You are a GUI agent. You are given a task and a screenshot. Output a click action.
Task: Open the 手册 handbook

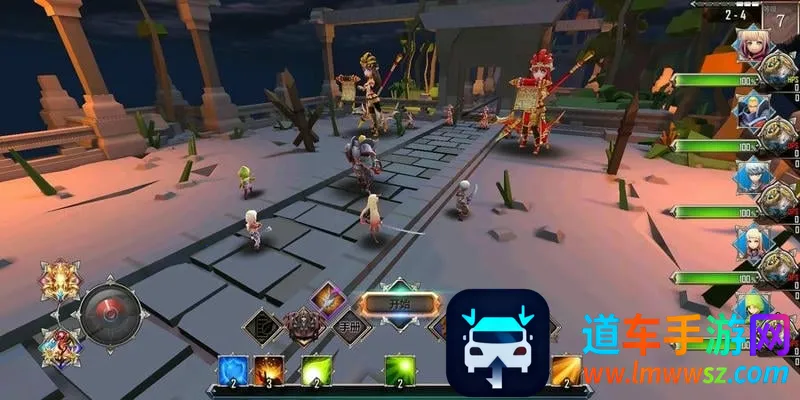coord(351,326)
